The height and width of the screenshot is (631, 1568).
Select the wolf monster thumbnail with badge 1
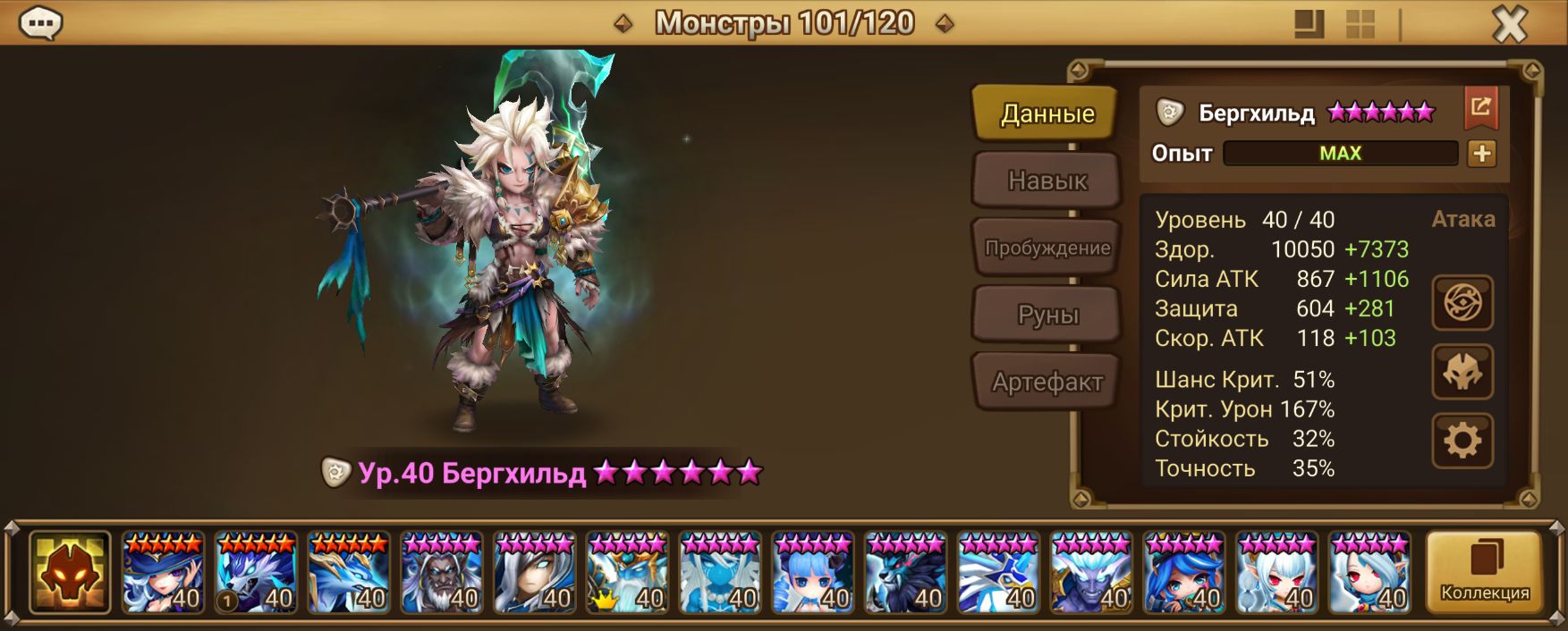pyautogui.click(x=257, y=572)
